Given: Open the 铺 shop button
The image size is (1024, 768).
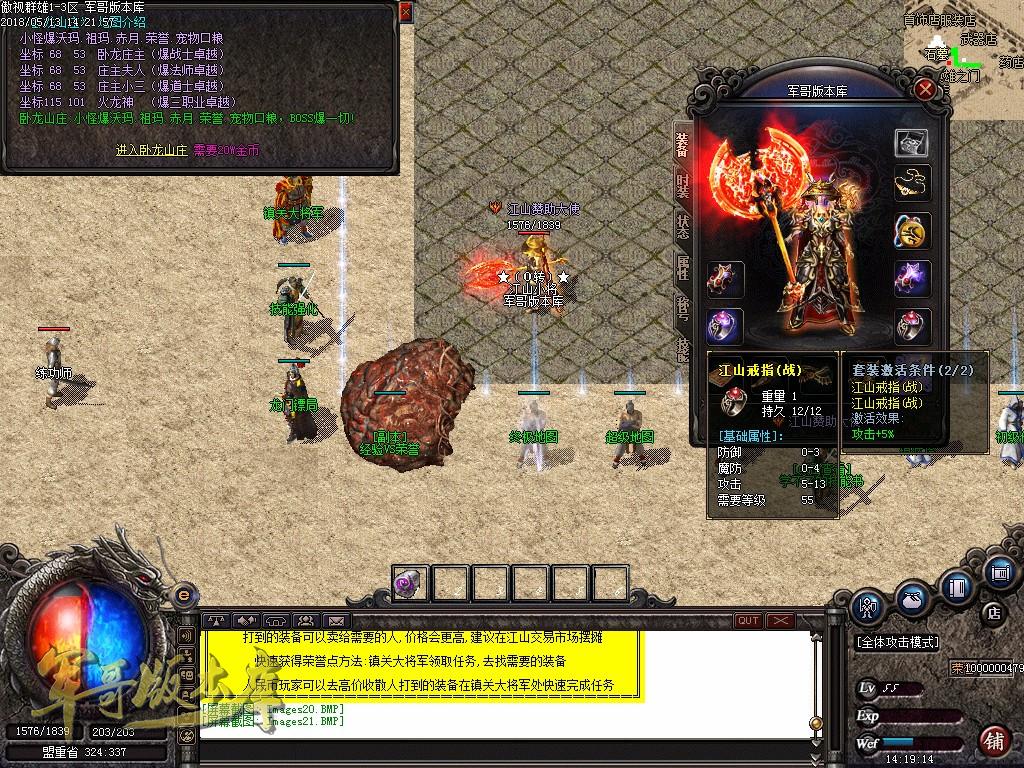Looking at the screenshot, I should click(x=993, y=741).
